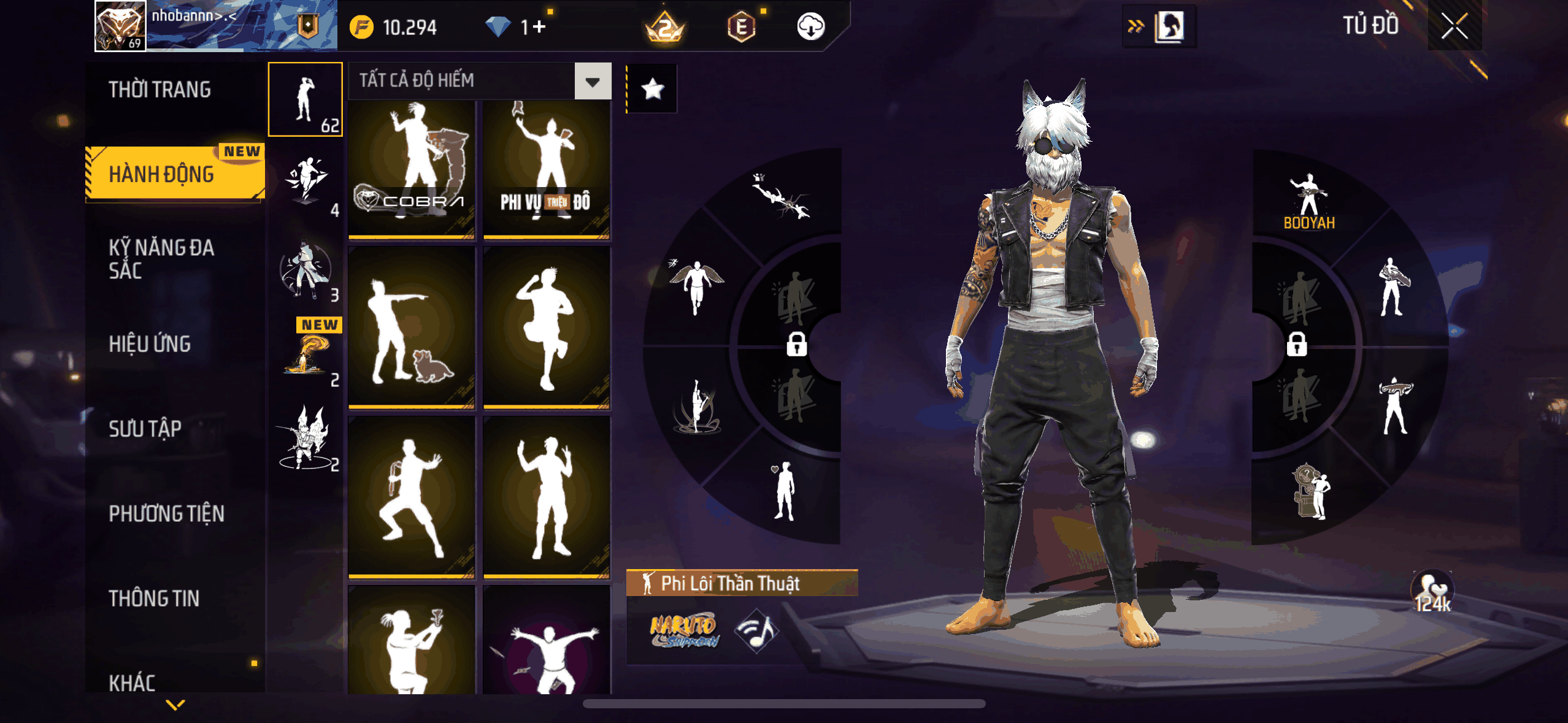Screen dimensions: 1568x723
Task: Switch to the PHƯƠNG TIỆN section
Action: (167, 513)
